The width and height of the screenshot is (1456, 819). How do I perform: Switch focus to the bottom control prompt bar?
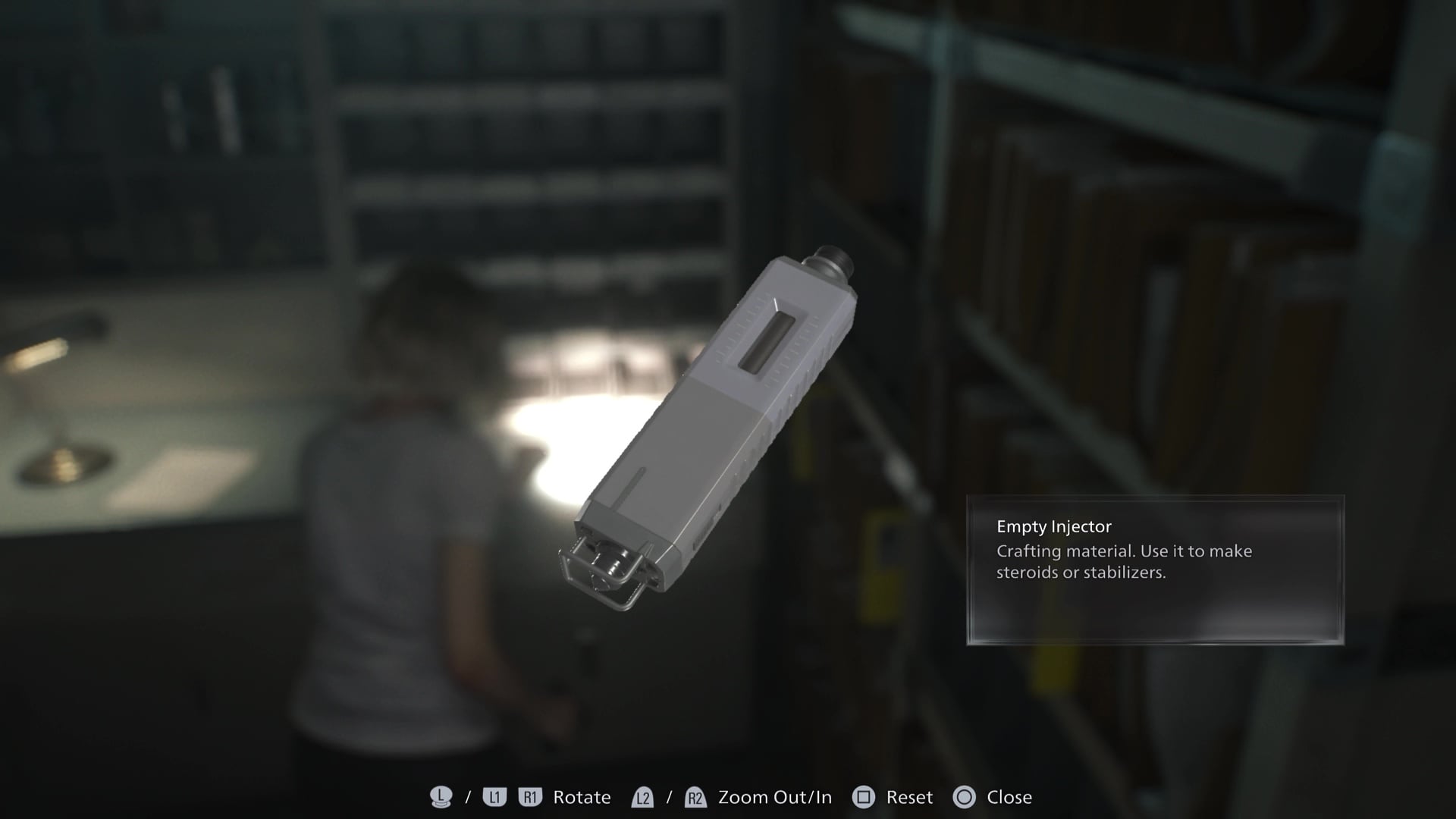click(x=728, y=797)
